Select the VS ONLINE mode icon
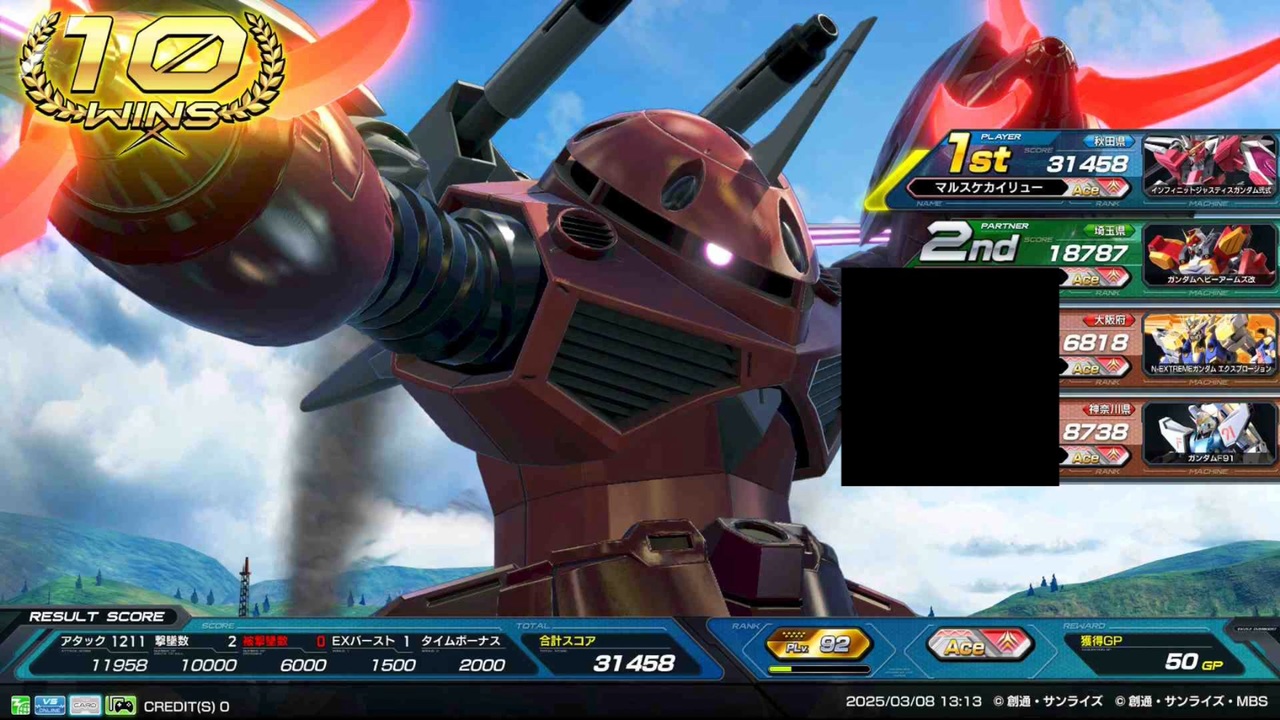 (x=48, y=706)
